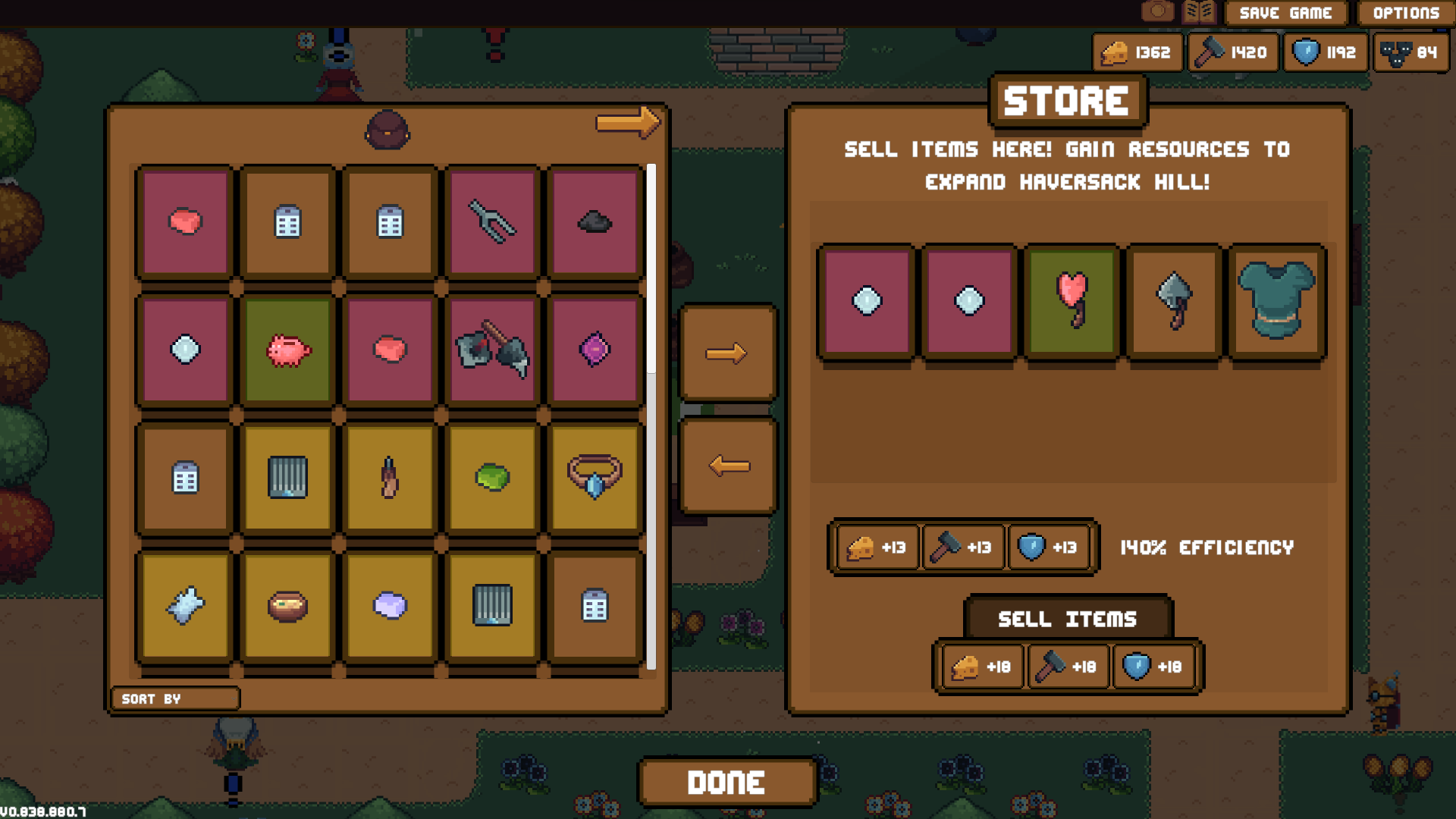The image size is (1456, 819).
Task: Open the Sort By dropdown
Action: 174,698
